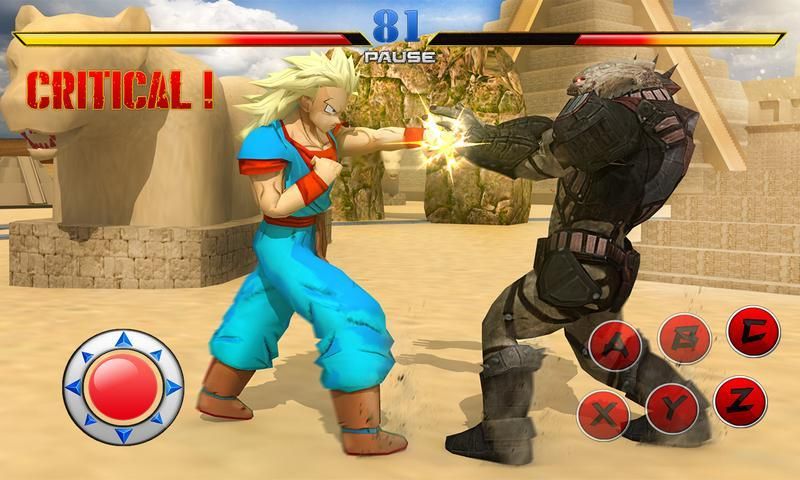
Task: Hit the red B attack button
Action: point(685,340)
